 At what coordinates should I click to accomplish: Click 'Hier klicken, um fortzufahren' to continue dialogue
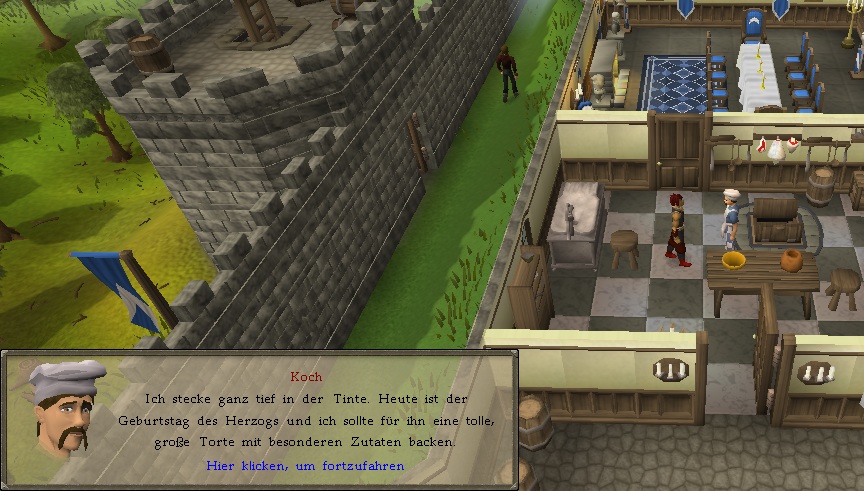[x=305, y=466]
